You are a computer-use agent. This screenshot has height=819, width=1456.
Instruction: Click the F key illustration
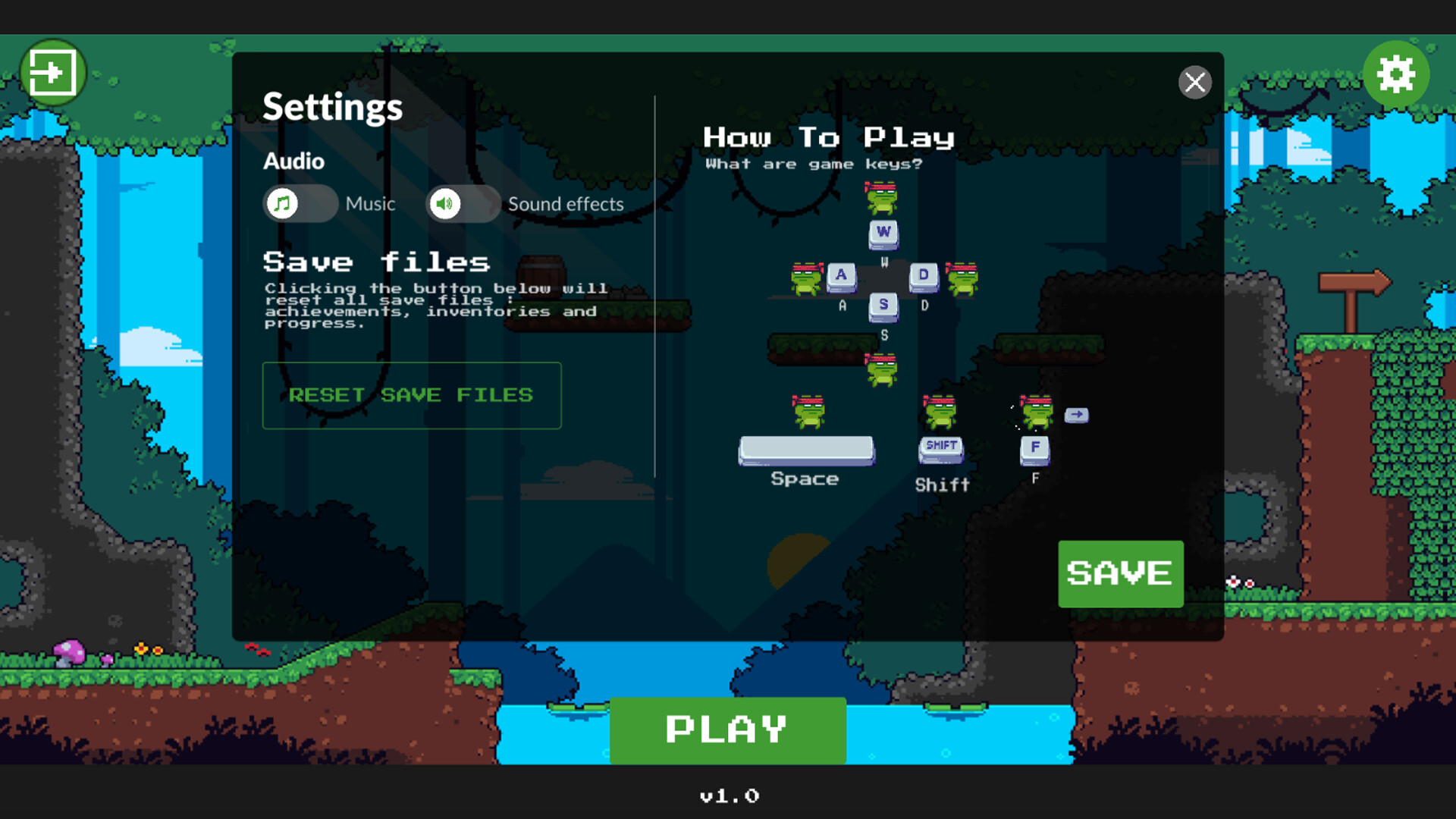pyautogui.click(x=1034, y=449)
